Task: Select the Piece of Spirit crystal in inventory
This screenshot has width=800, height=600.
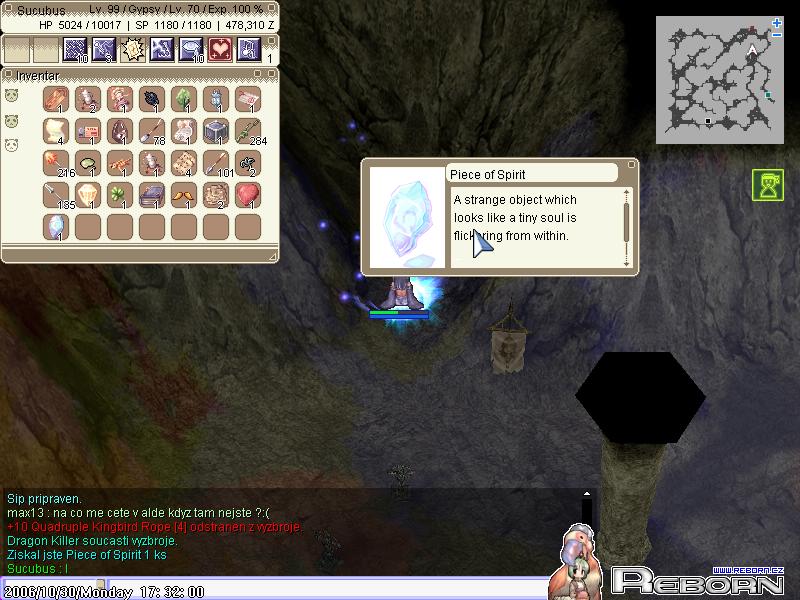Action: coord(54,226)
